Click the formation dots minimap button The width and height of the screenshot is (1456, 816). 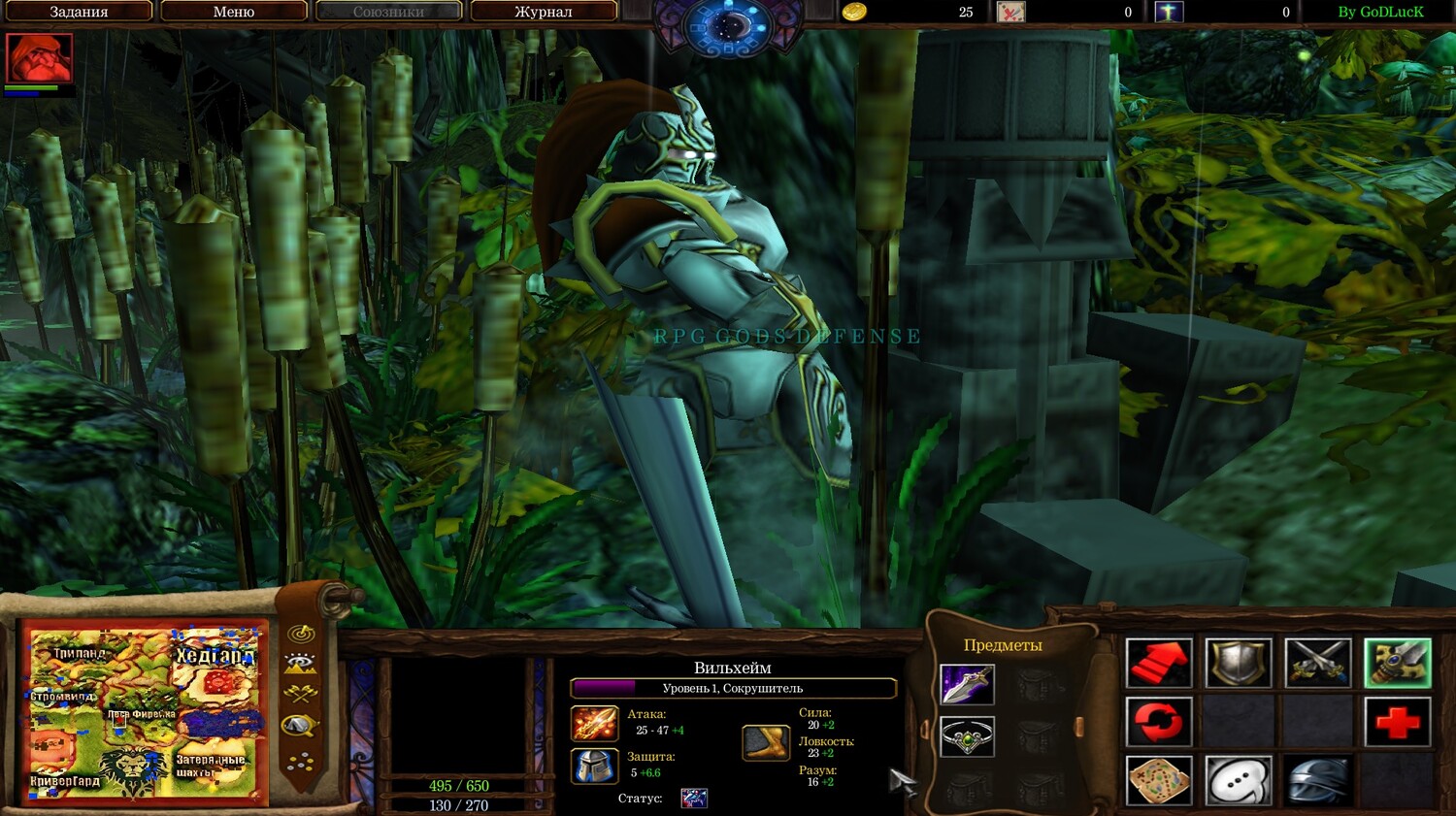pyautogui.click(x=301, y=762)
